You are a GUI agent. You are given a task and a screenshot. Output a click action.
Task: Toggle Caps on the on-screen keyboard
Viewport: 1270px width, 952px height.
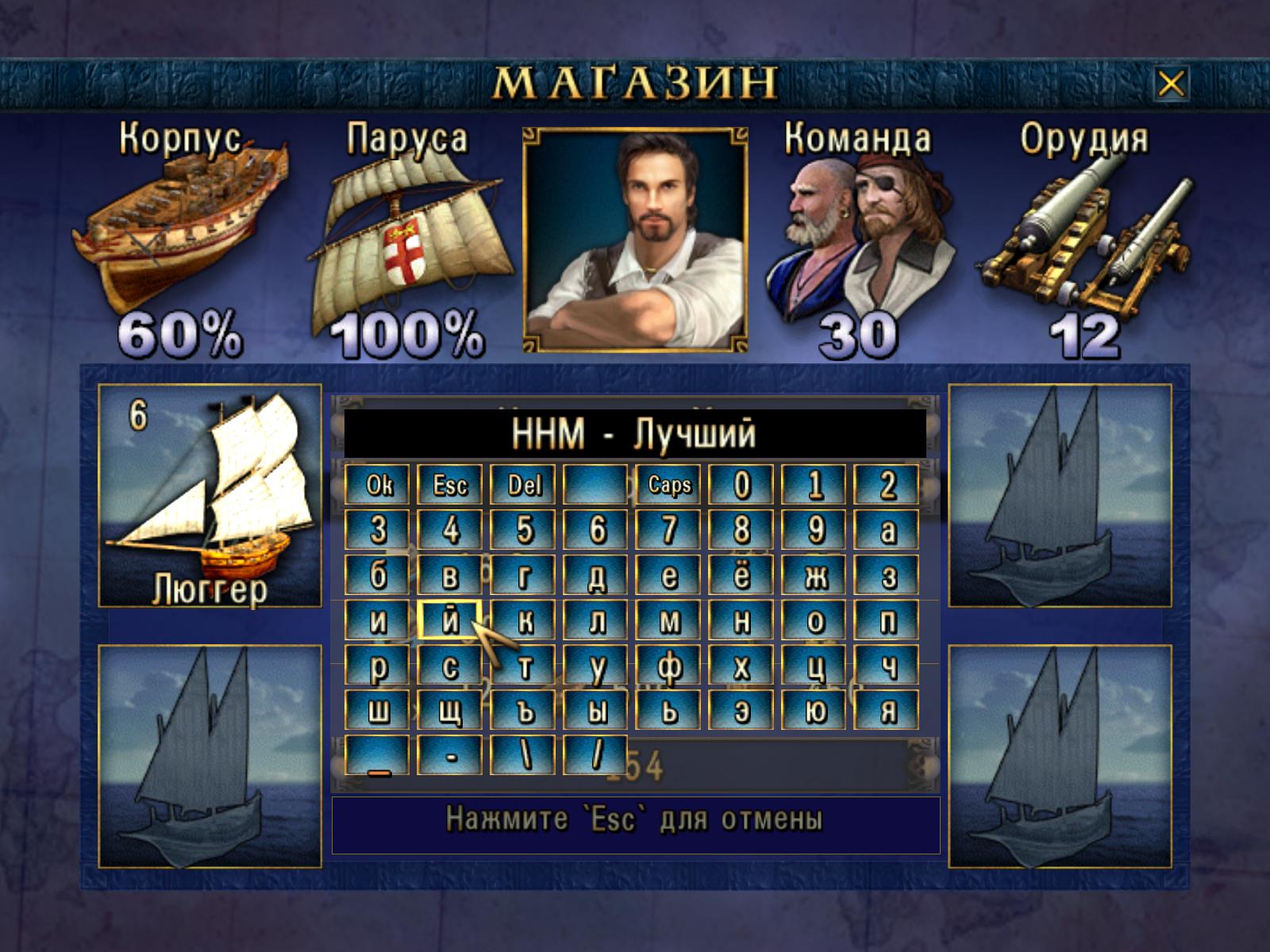(x=669, y=485)
